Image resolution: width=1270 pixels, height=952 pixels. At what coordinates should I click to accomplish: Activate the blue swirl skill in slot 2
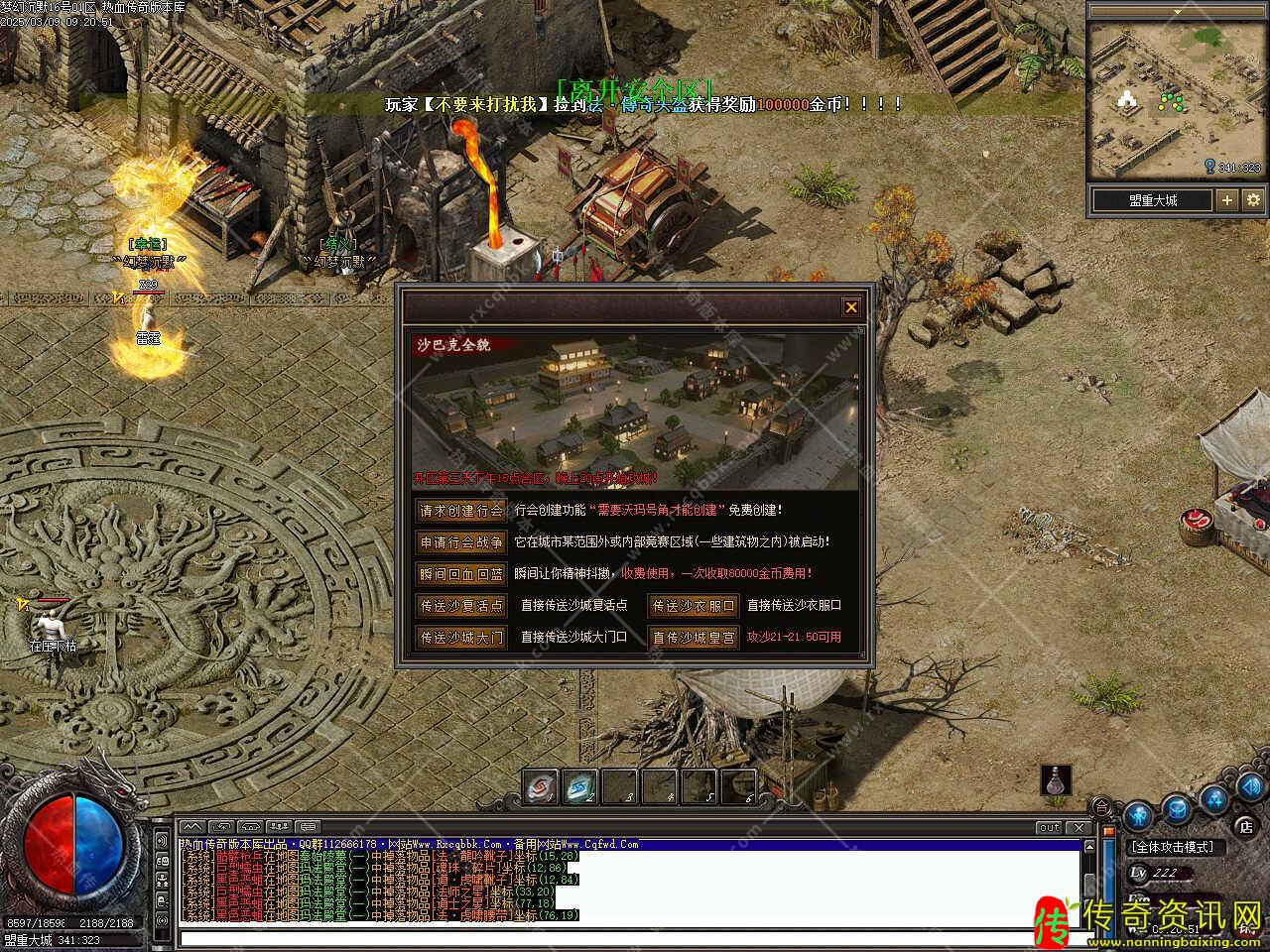[x=579, y=787]
